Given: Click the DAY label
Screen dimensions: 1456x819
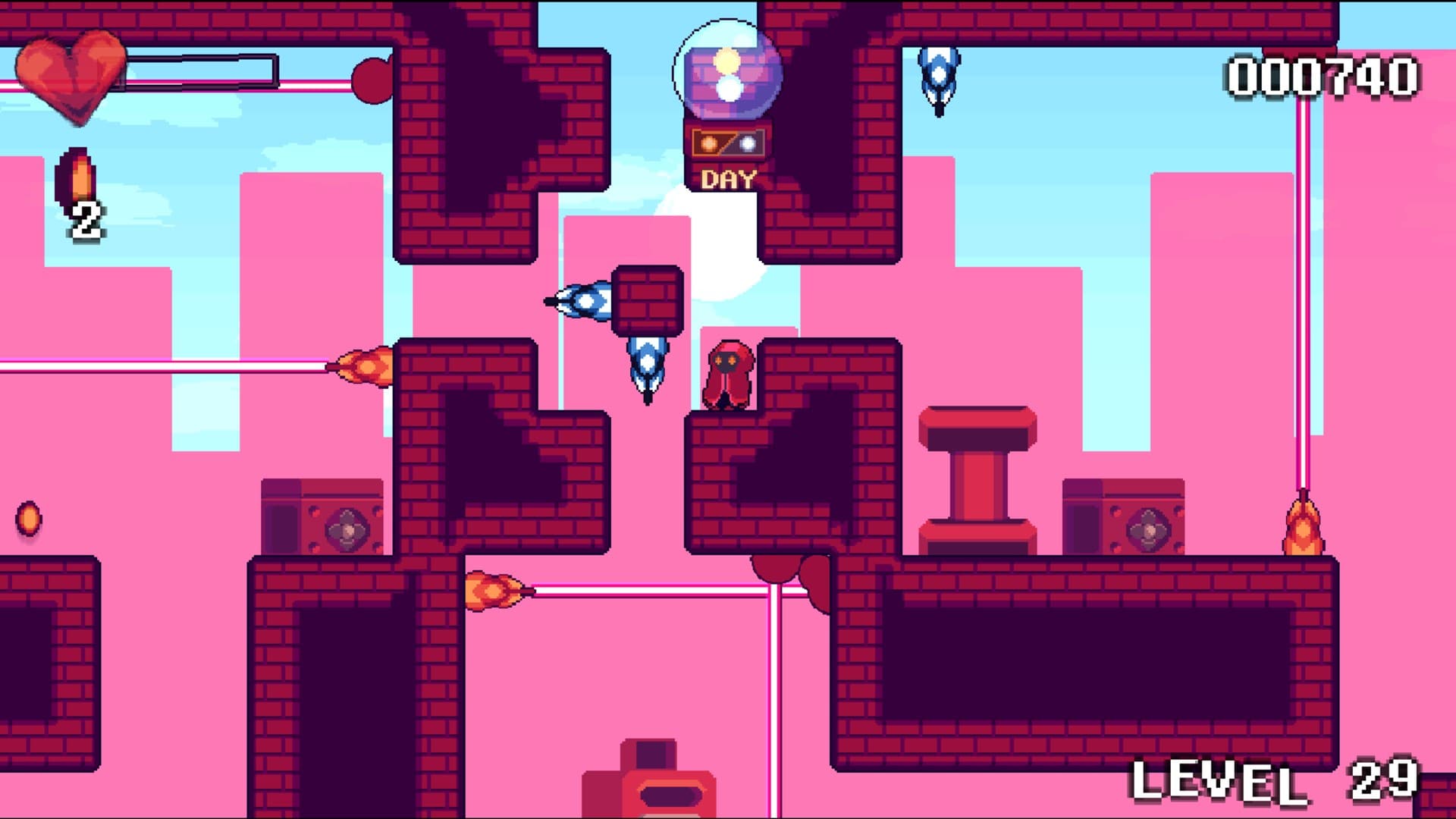Looking at the screenshot, I should click(728, 179).
